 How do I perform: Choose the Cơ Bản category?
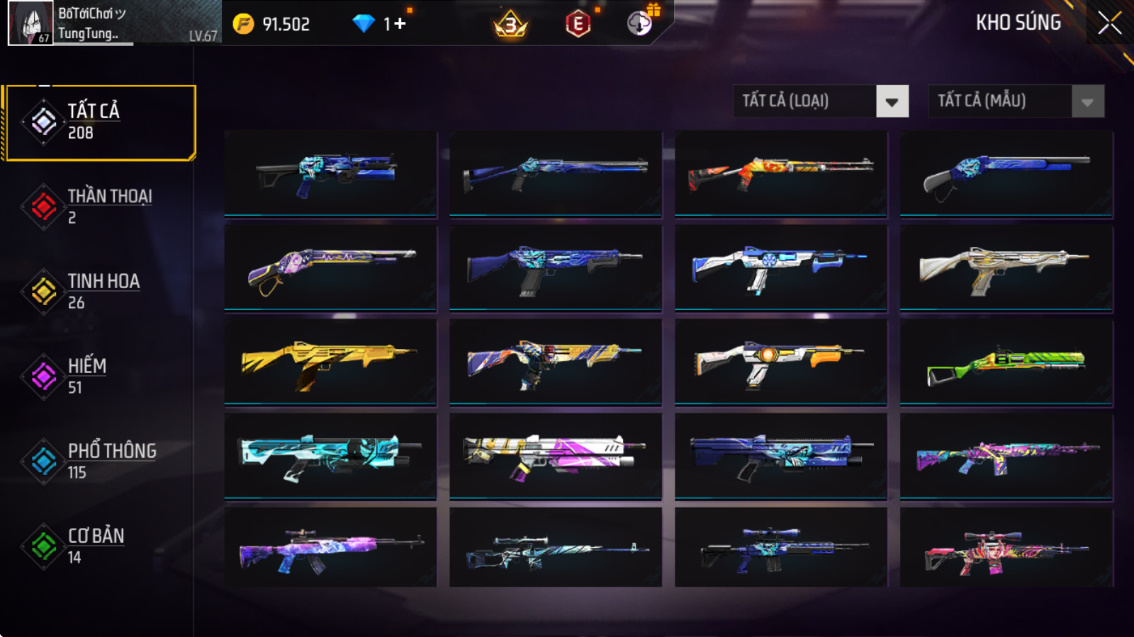(99, 546)
